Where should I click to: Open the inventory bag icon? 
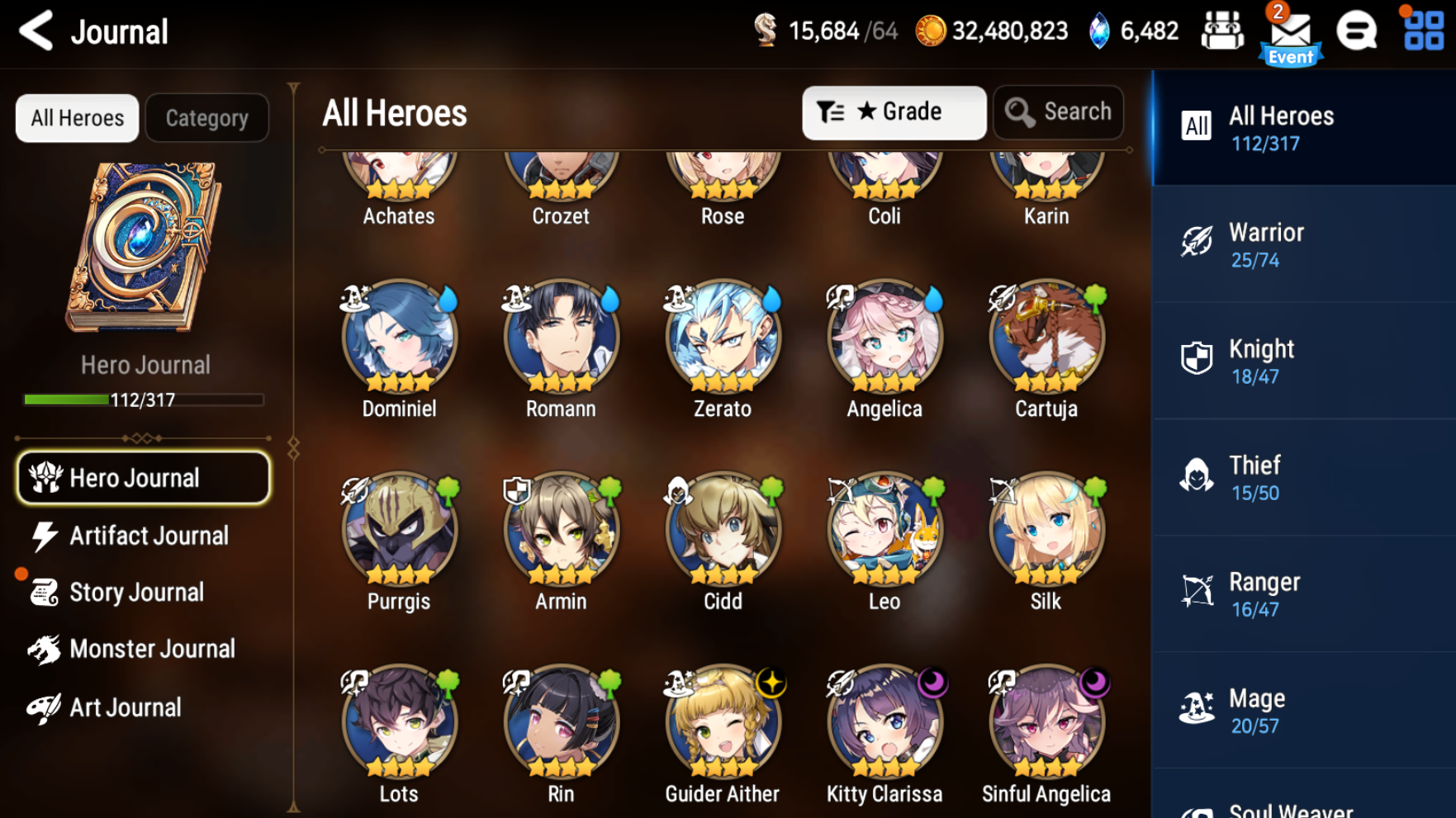pos(1222,31)
